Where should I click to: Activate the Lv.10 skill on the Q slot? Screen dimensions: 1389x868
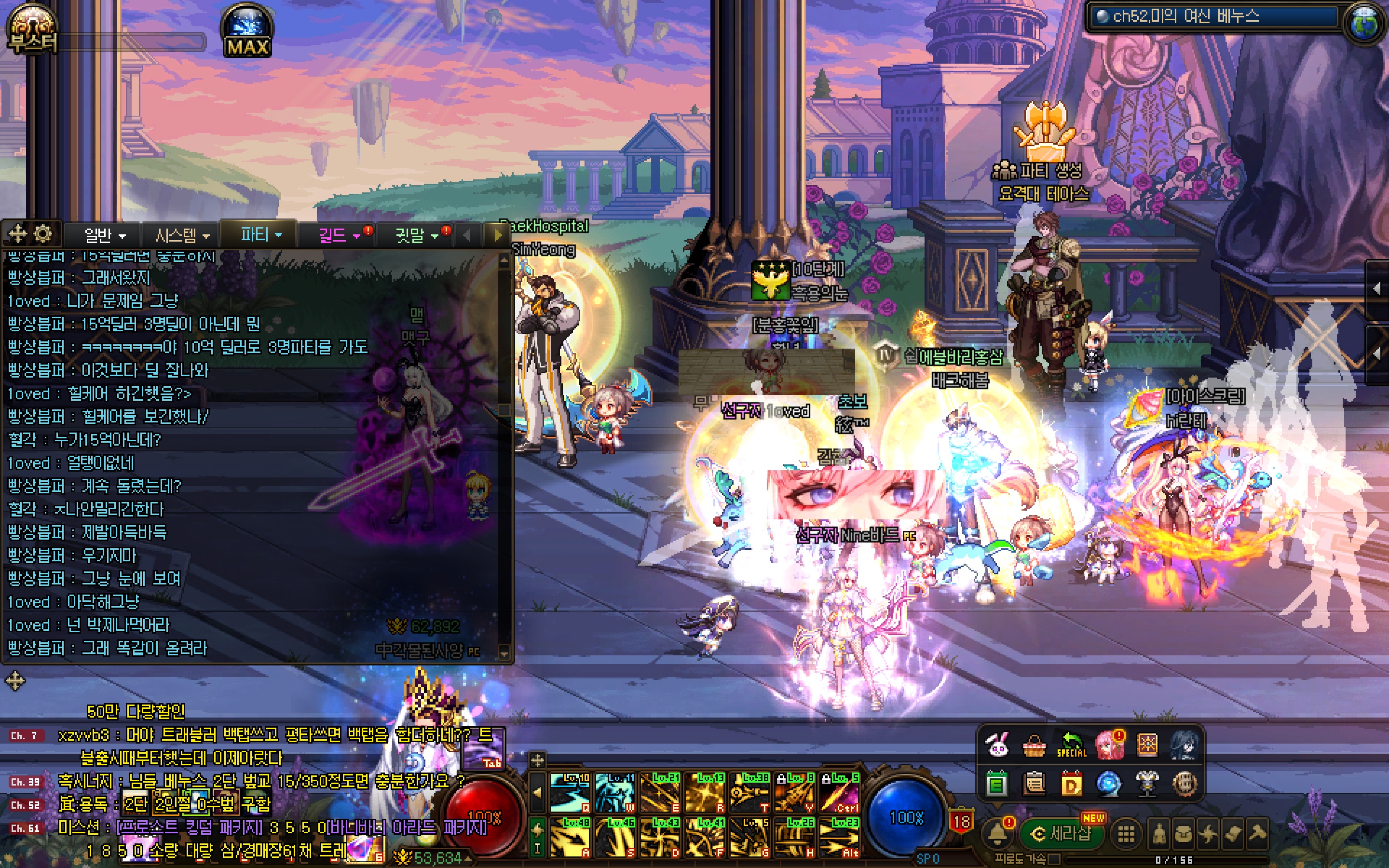(570, 793)
